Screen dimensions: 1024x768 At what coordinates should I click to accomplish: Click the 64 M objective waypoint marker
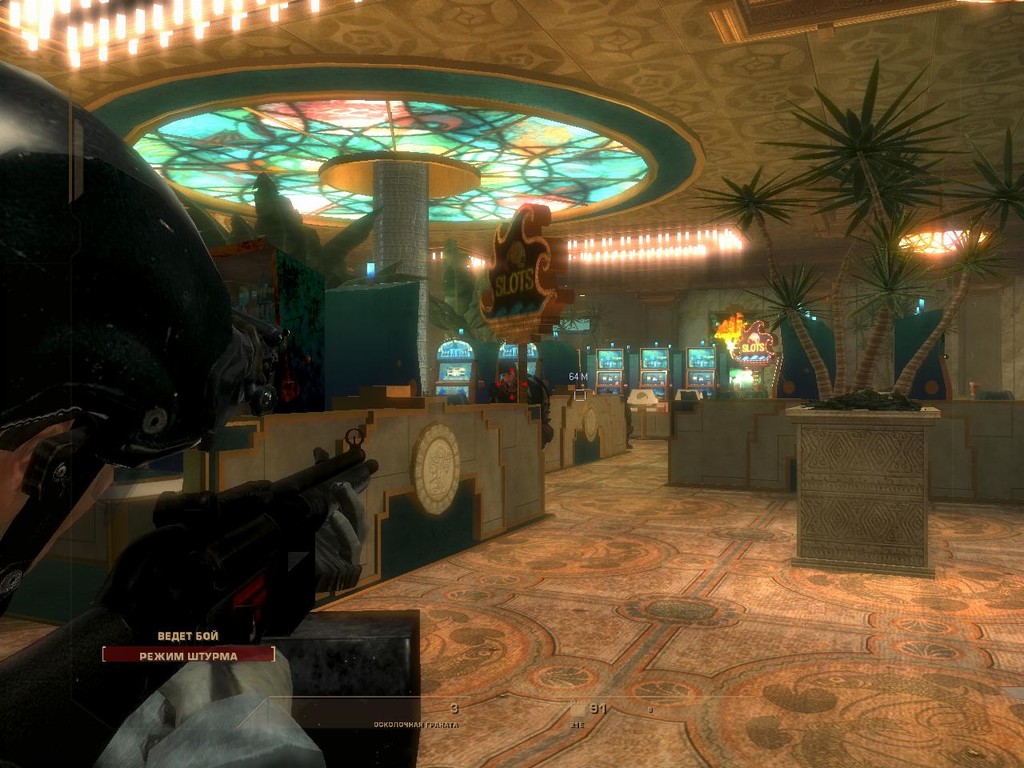[x=578, y=378]
